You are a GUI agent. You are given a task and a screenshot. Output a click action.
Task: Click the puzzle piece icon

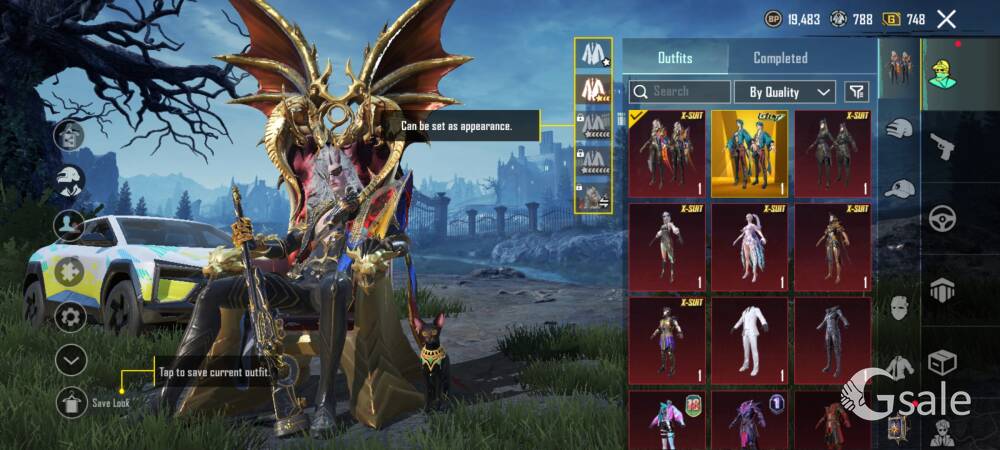[x=70, y=271]
